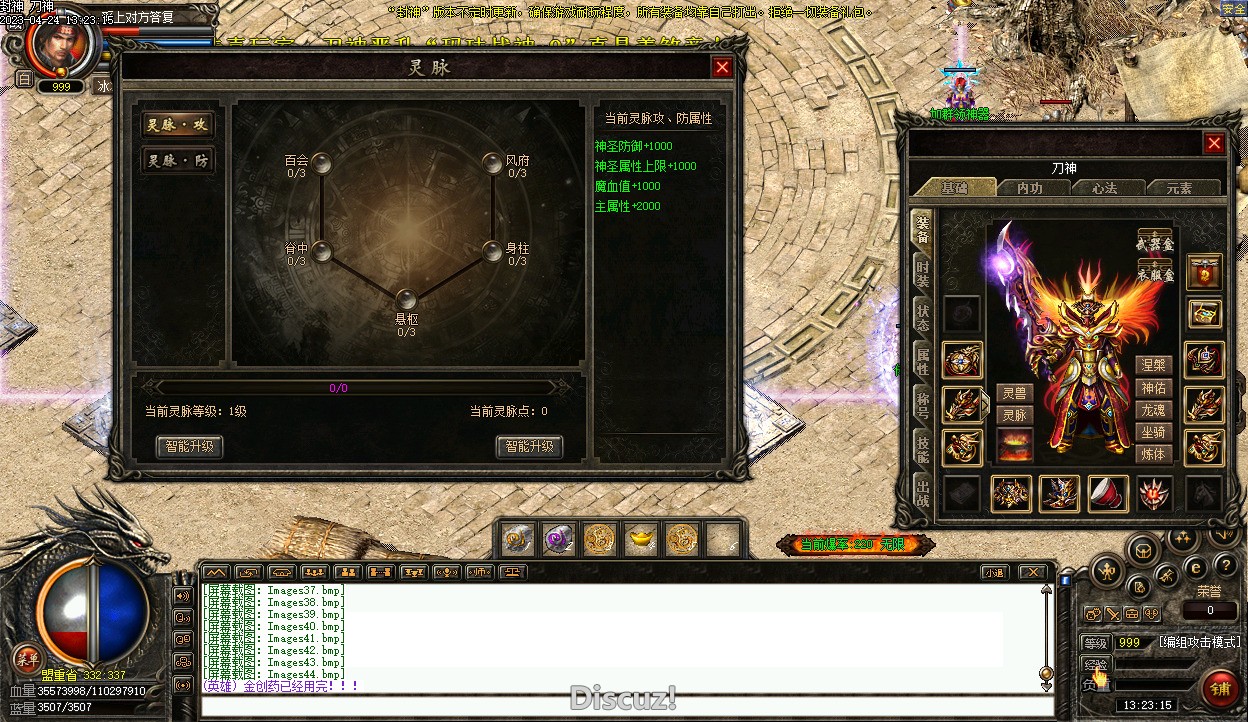The image size is (1248, 722).
Task: Click the 灵兽 spirit beast button
Action: click(1015, 394)
